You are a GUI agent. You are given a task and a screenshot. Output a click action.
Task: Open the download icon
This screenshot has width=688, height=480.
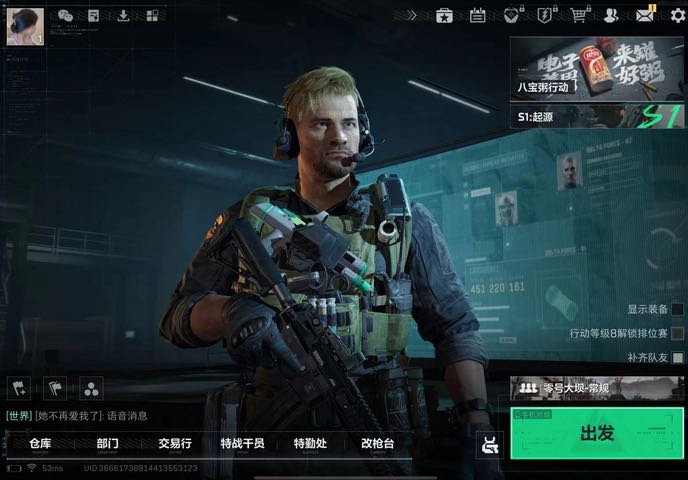coord(123,15)
